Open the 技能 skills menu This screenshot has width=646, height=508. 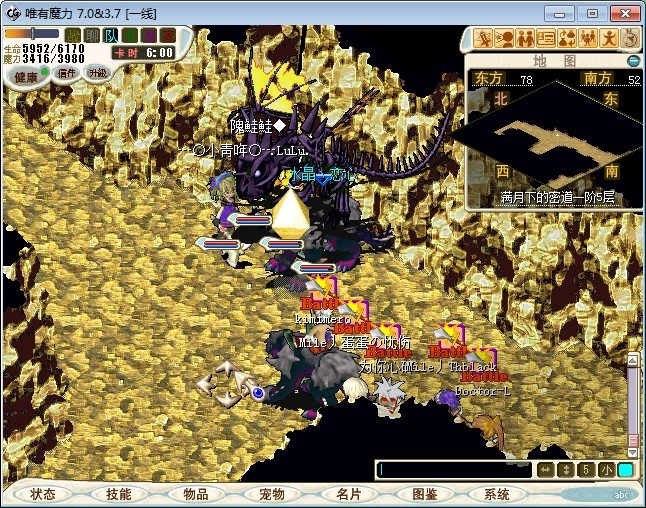click(x=119, y=494)
